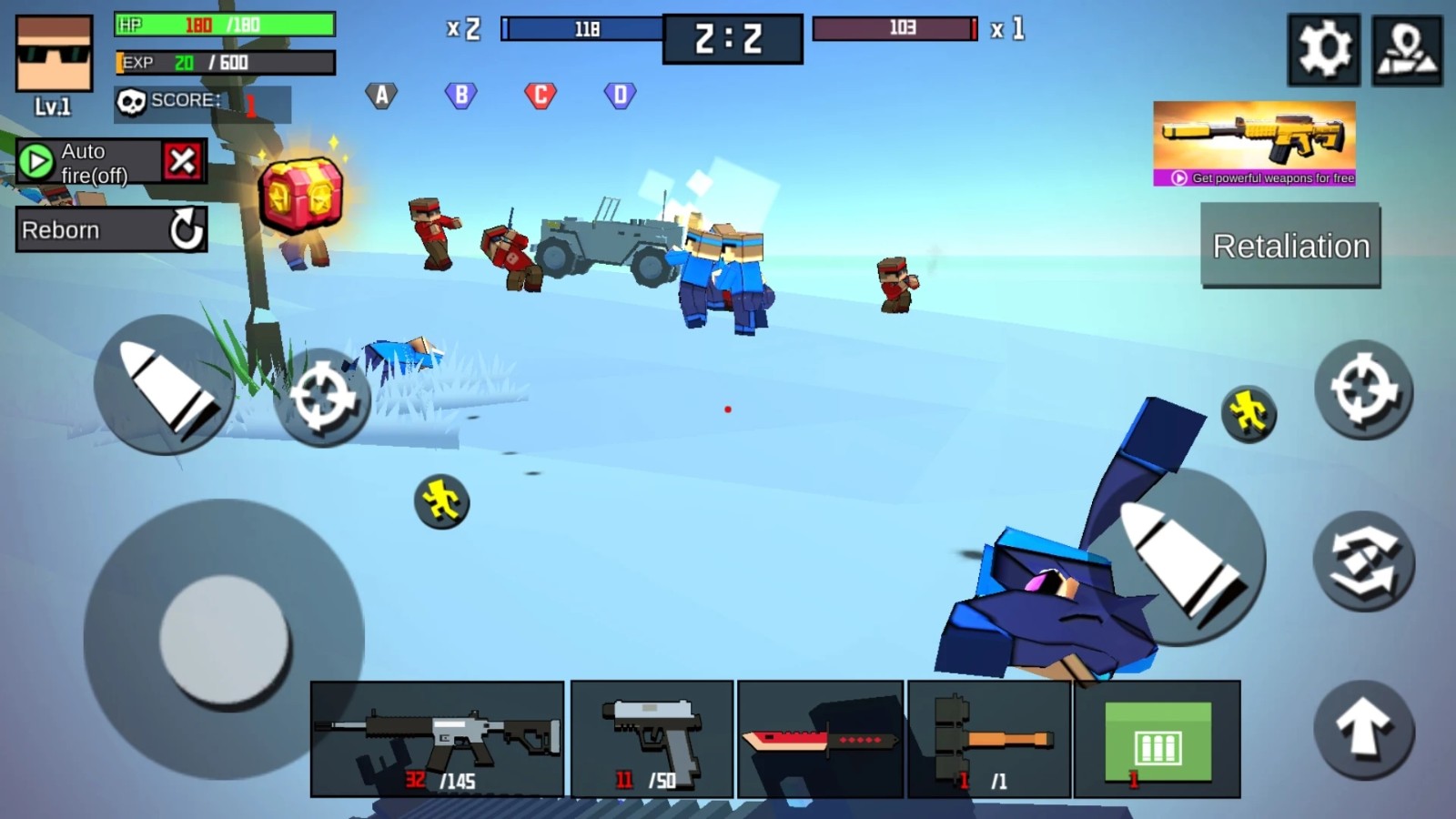The width and height of the screenshot is (1456, 819).
Task: Tap the yellow sprint running-man icon
Action: click(x=1249, y=411)
